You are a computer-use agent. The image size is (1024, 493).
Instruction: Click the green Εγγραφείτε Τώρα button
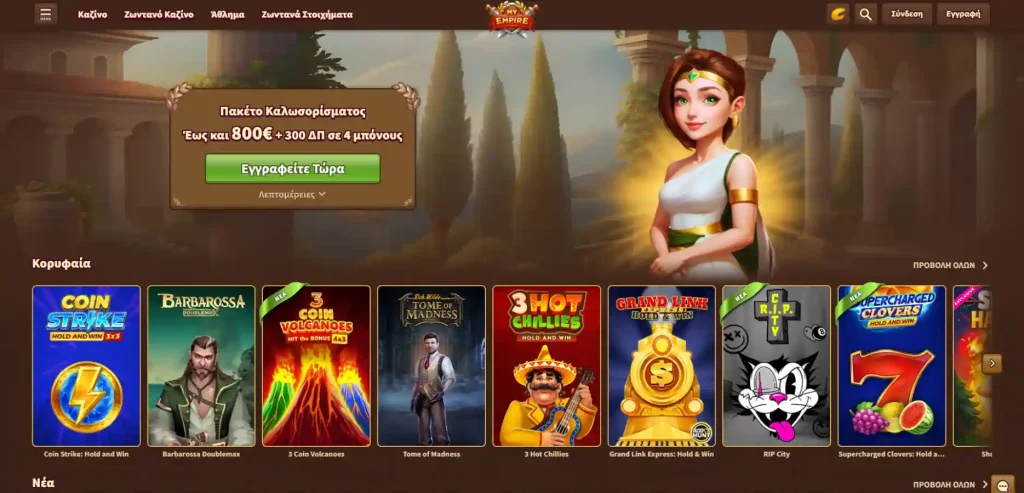point(293,169)
